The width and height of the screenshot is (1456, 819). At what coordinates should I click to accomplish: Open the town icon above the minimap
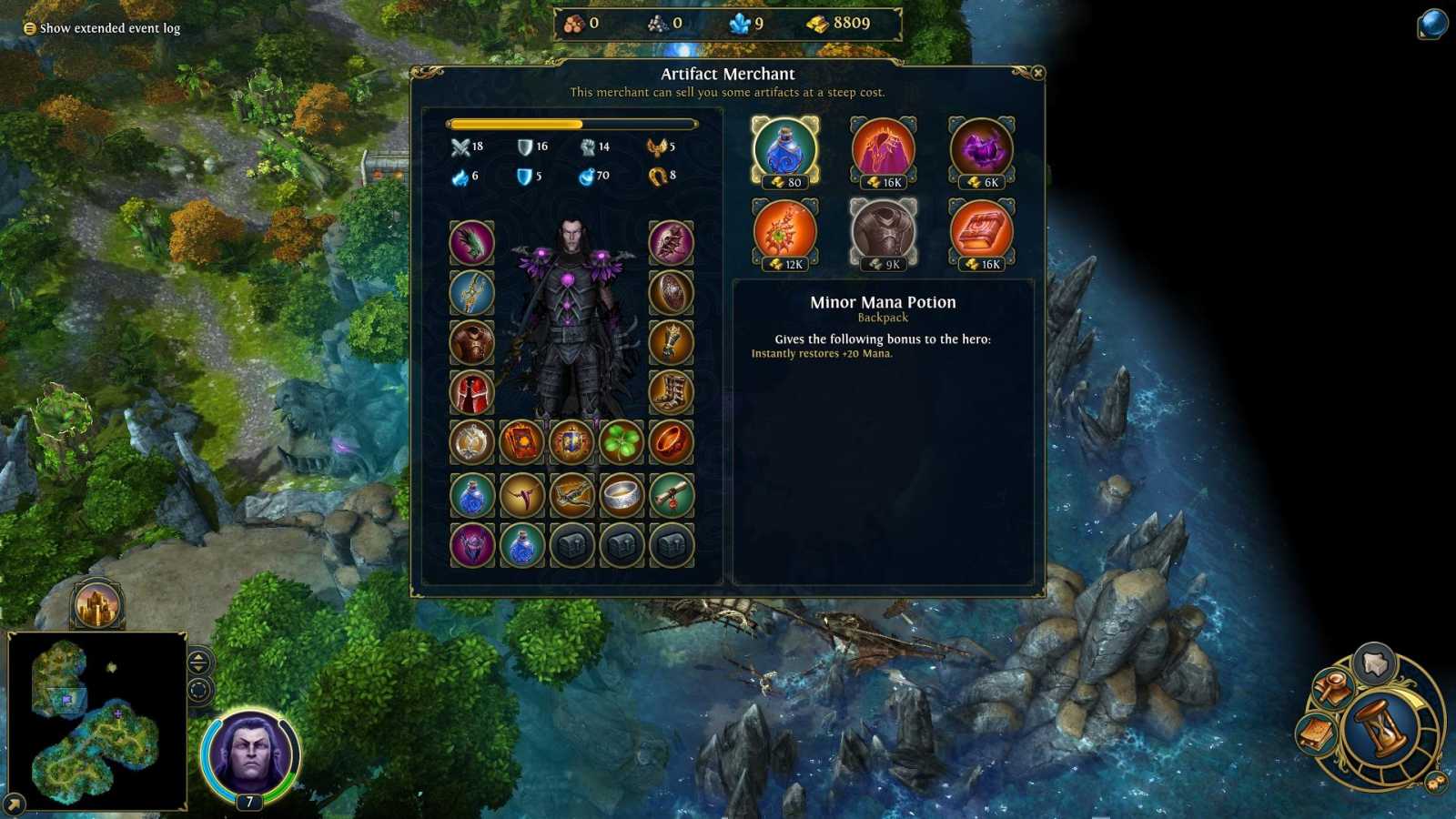pos(96,602)
